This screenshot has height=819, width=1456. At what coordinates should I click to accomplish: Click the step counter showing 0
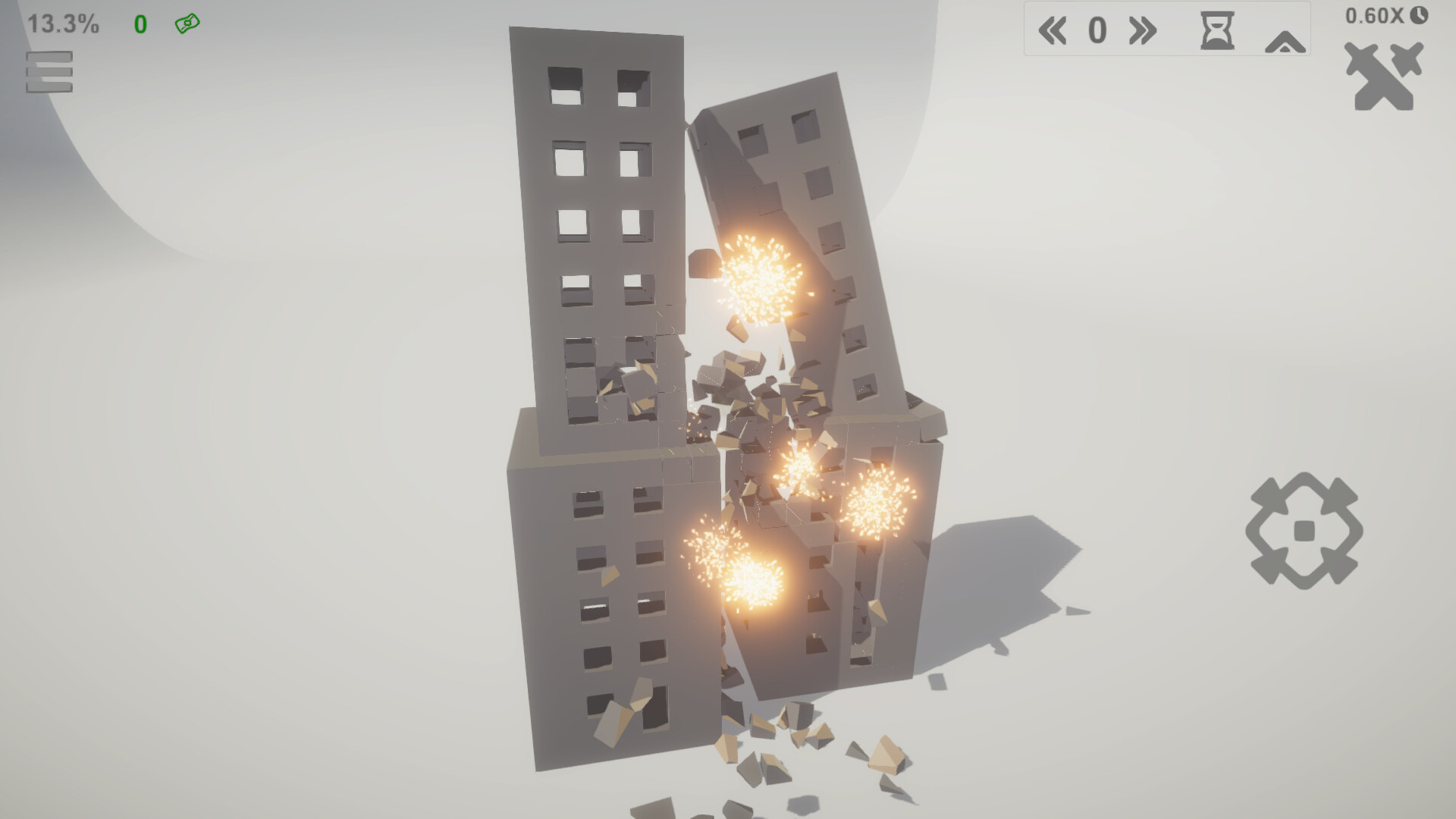coord(1097,31)
